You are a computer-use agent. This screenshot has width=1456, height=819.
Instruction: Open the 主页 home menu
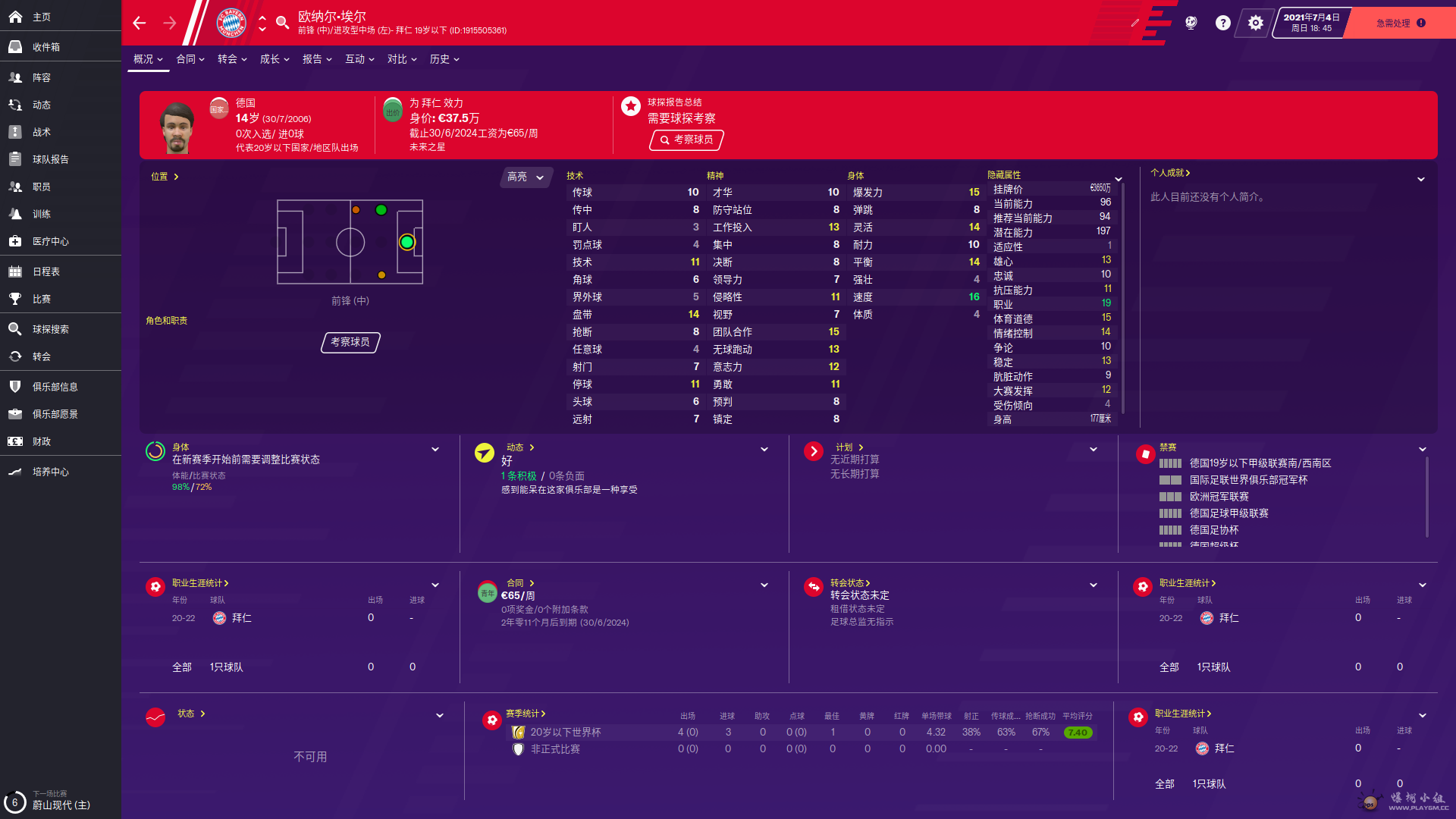41,17
